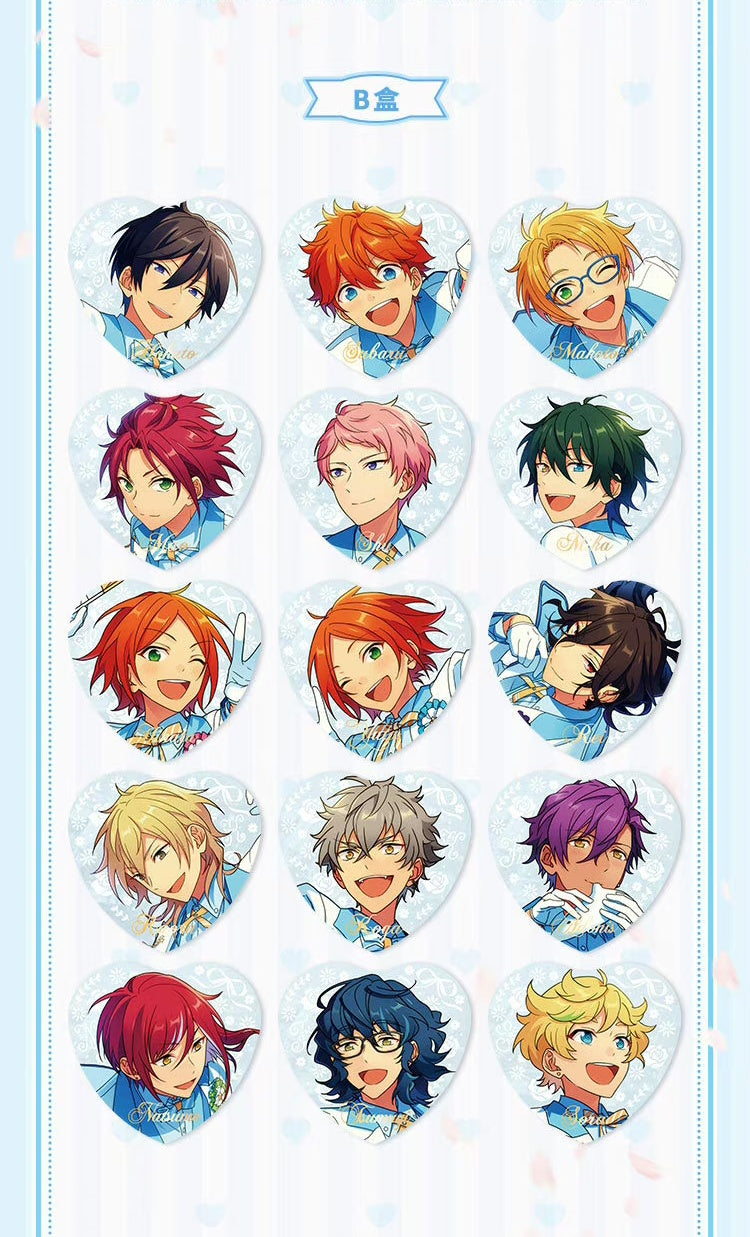
Task: Choose the orange-haired Subaru badge
Action: click(375, 286)
